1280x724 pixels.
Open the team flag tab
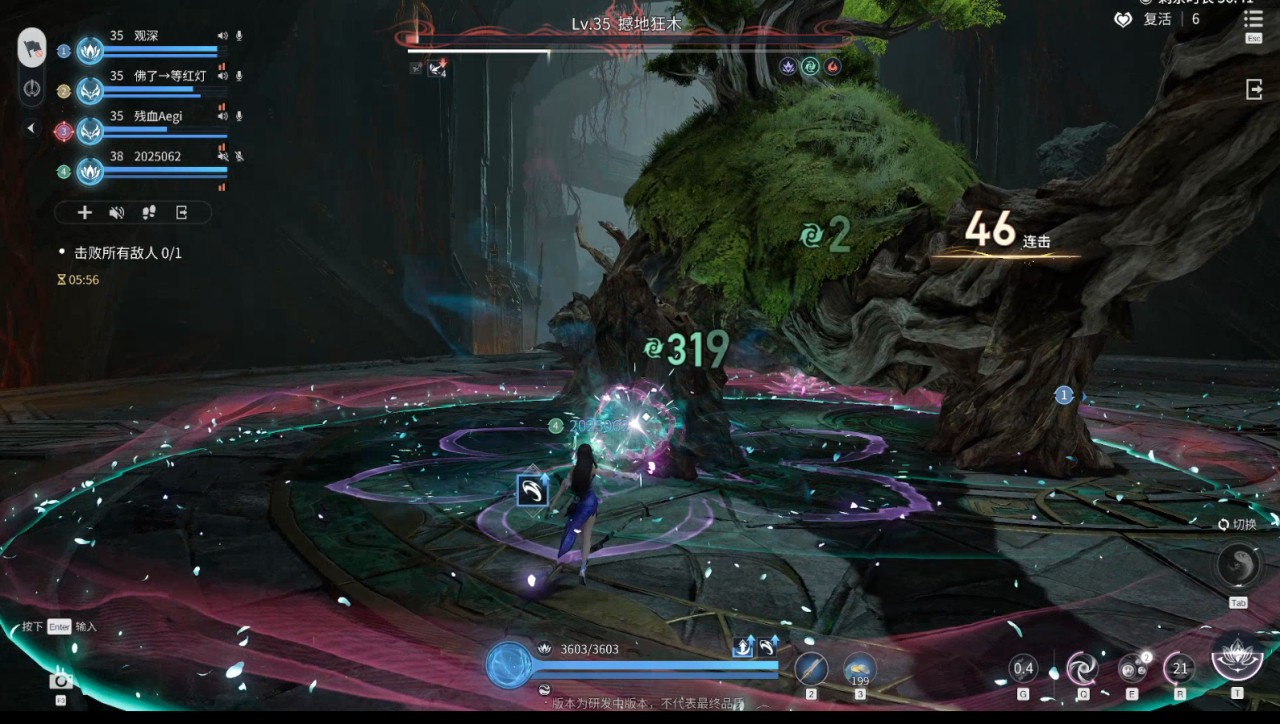tap(32, 47)
